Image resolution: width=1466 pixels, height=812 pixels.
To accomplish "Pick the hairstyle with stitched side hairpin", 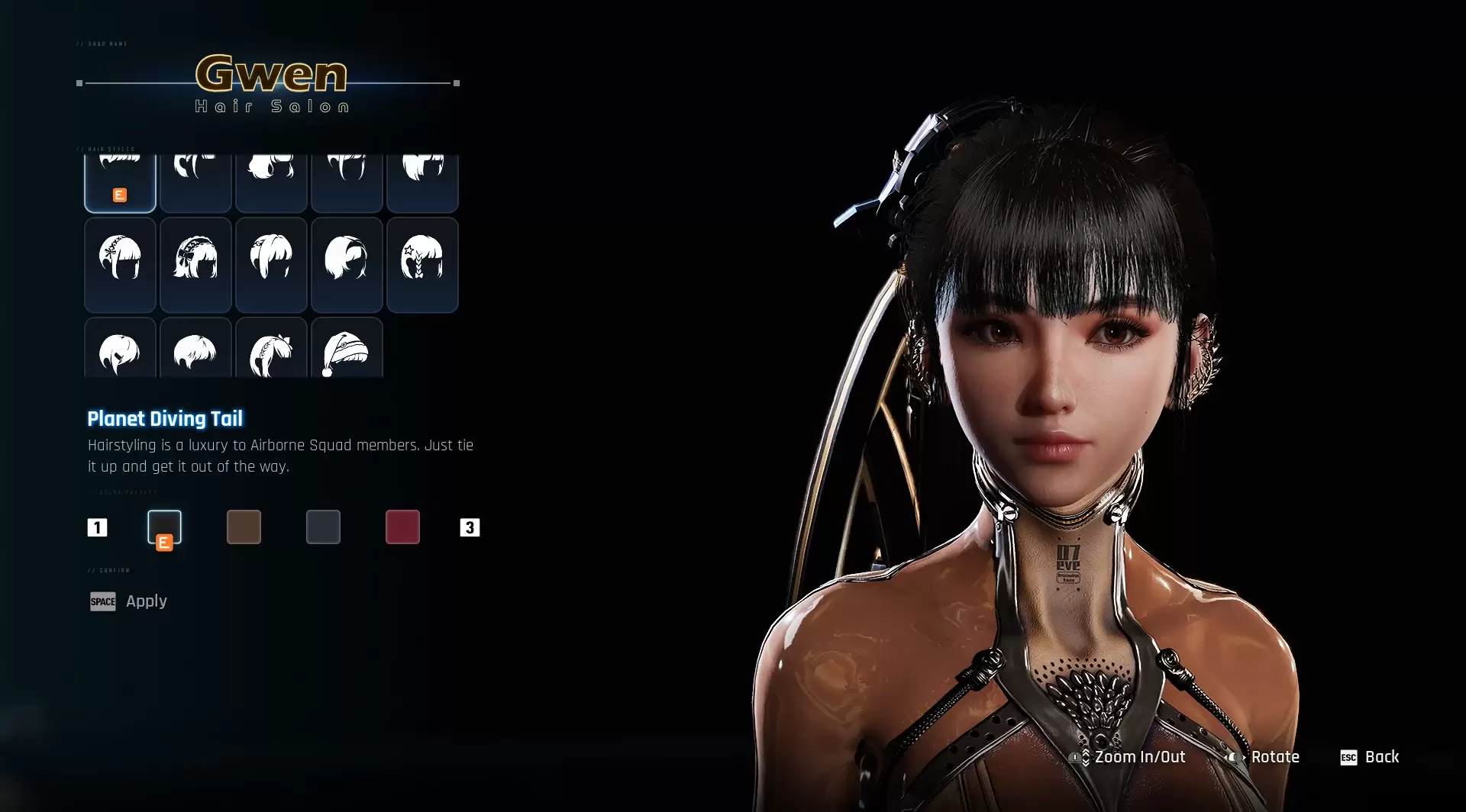I will (x=120, y=264).
